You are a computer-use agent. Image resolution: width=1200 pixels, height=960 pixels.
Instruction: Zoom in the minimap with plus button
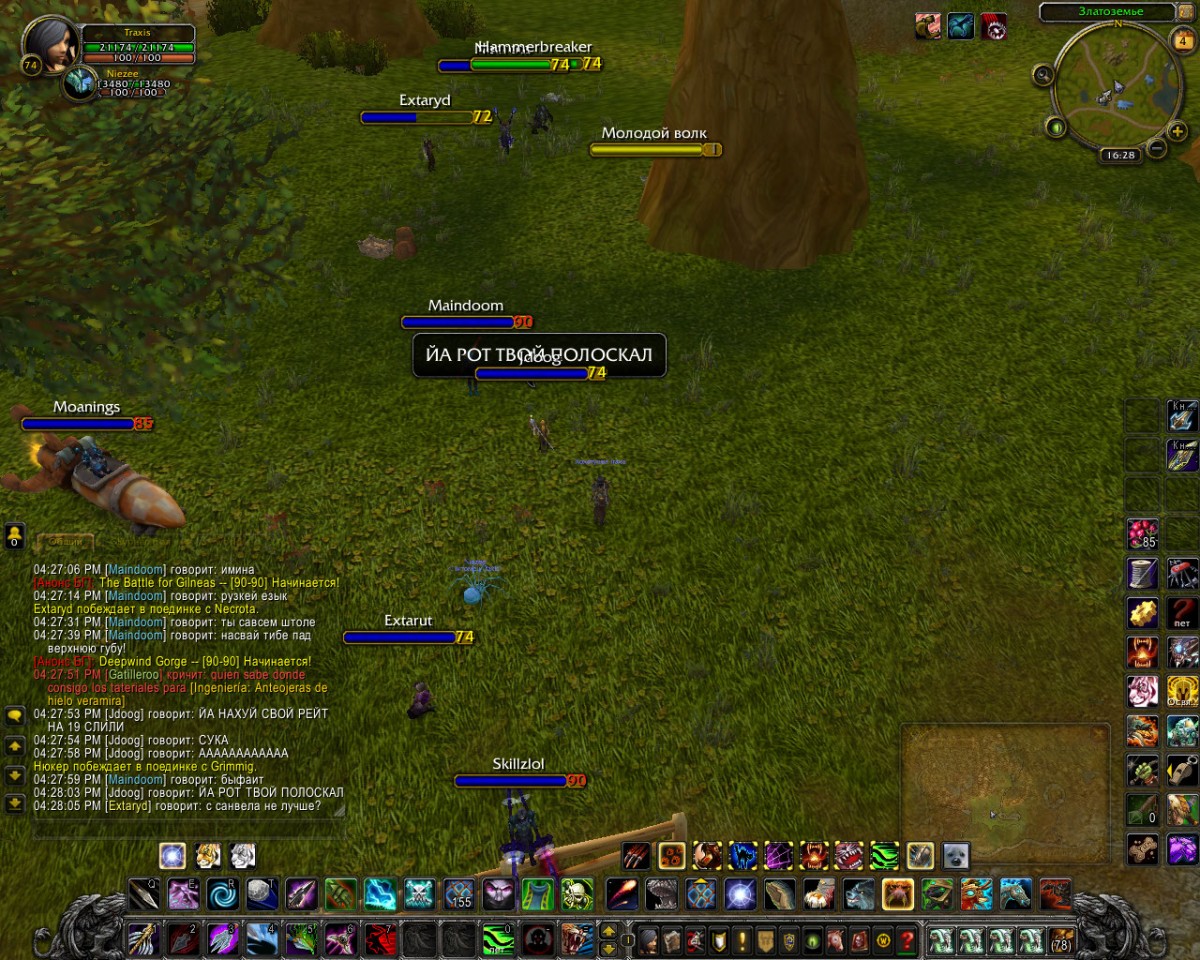[x=1179, y=131]
